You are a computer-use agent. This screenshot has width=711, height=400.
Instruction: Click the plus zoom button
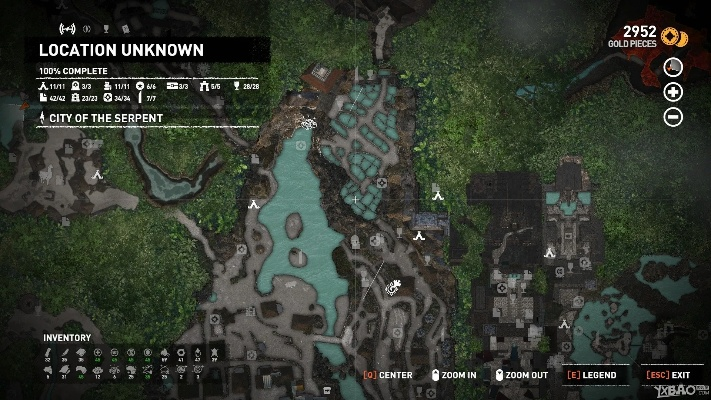pos(673,92)
